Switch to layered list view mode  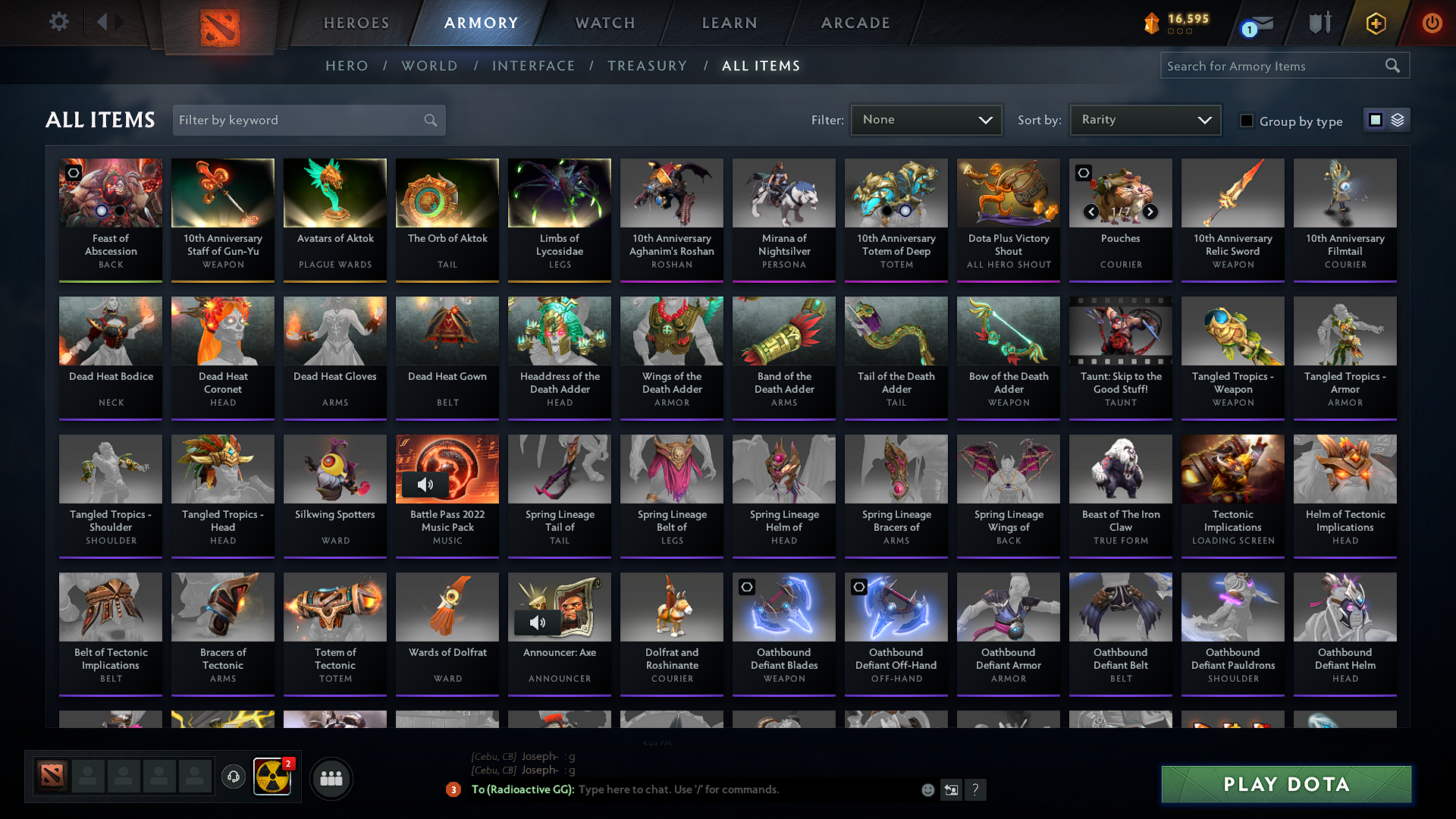1398,119
